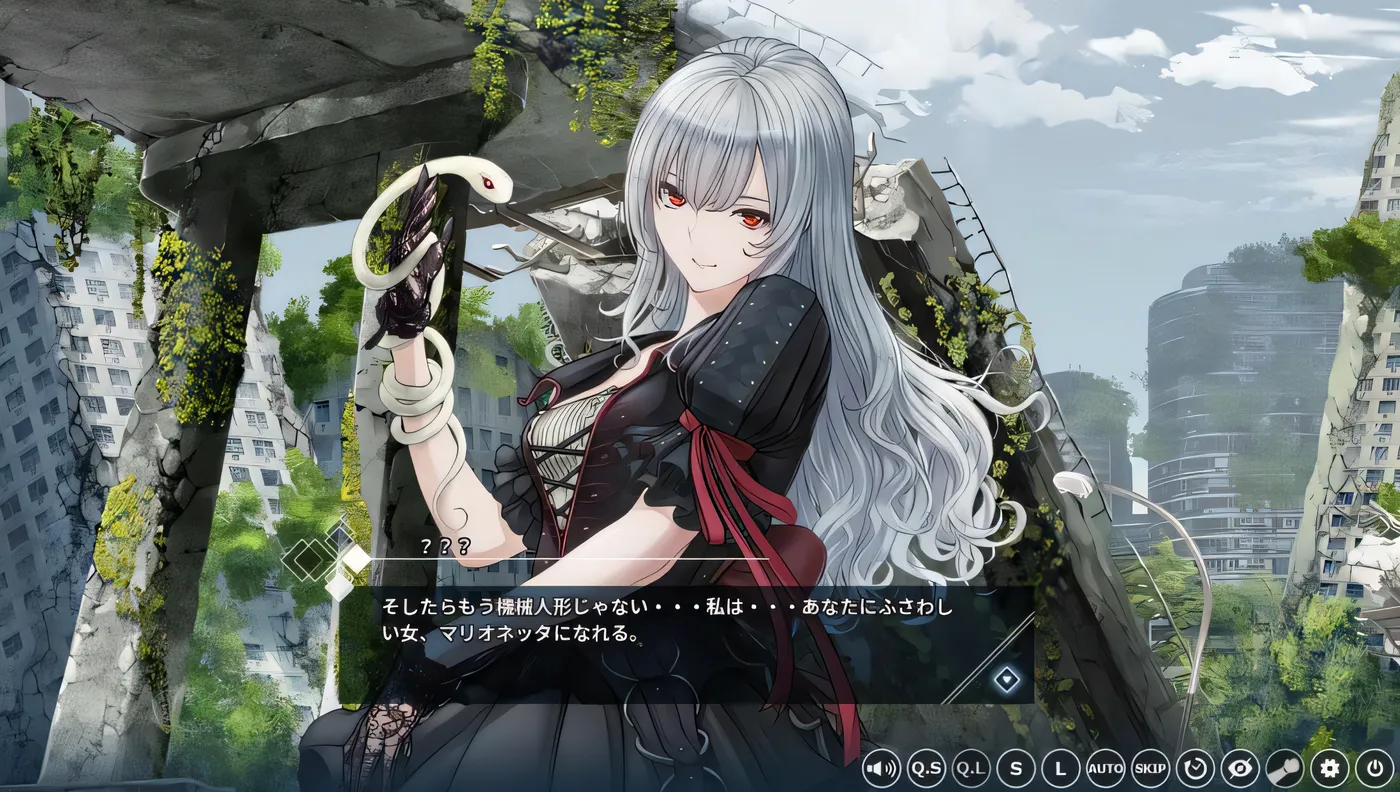Open message backlog via clock icon
The height and width of the screenshot is (792, 1400).
1196,769
